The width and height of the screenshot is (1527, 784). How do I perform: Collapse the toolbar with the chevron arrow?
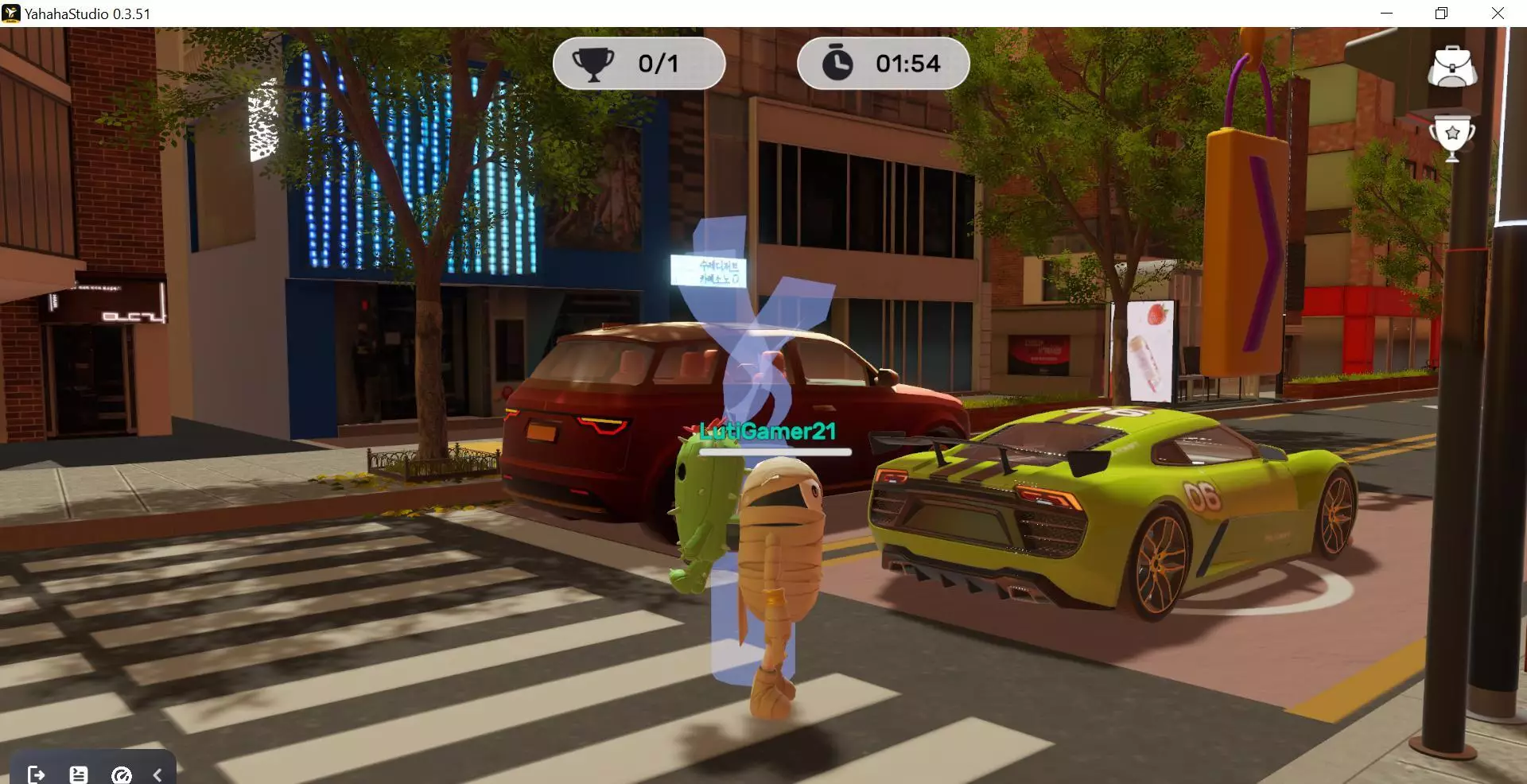click(x=157, y=774)
